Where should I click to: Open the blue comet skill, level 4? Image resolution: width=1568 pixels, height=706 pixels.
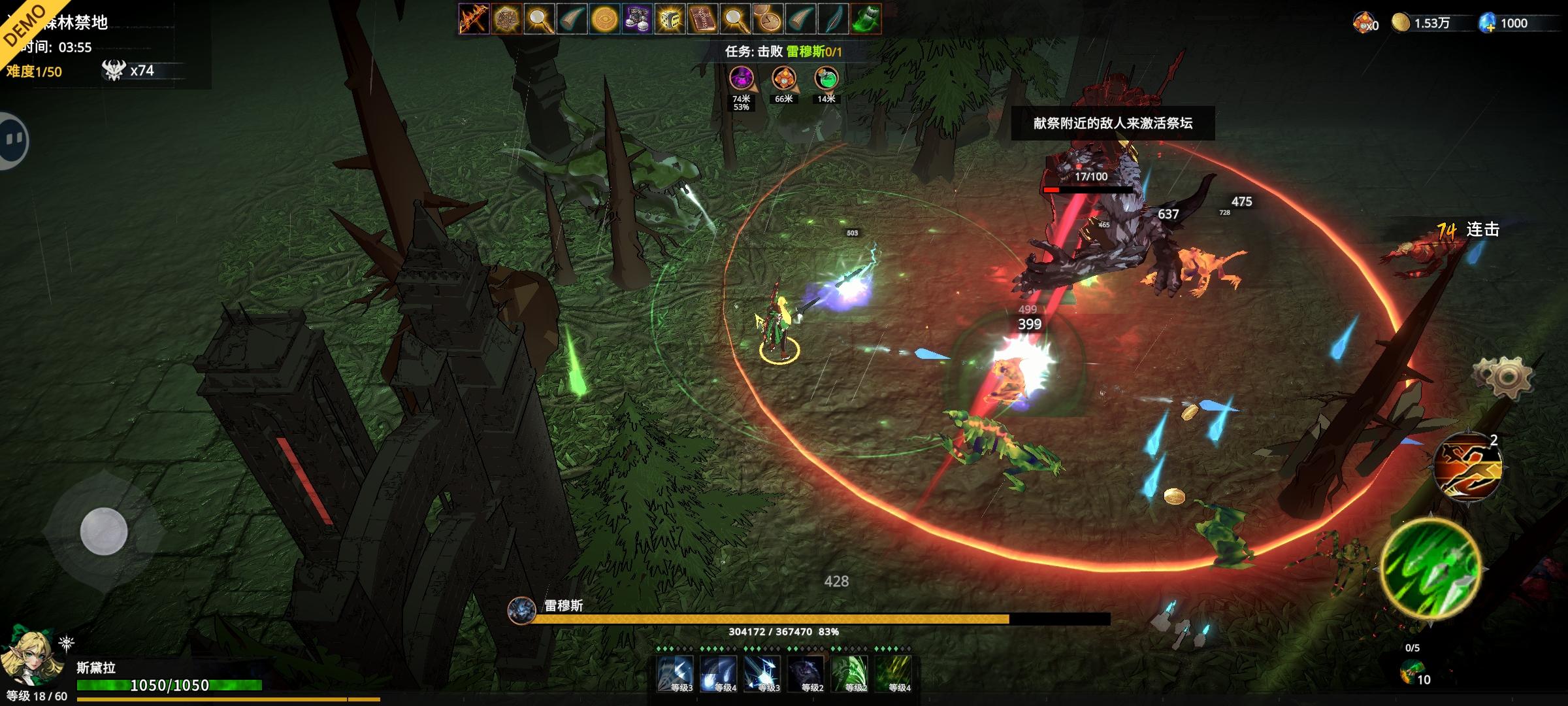point(719,674)
